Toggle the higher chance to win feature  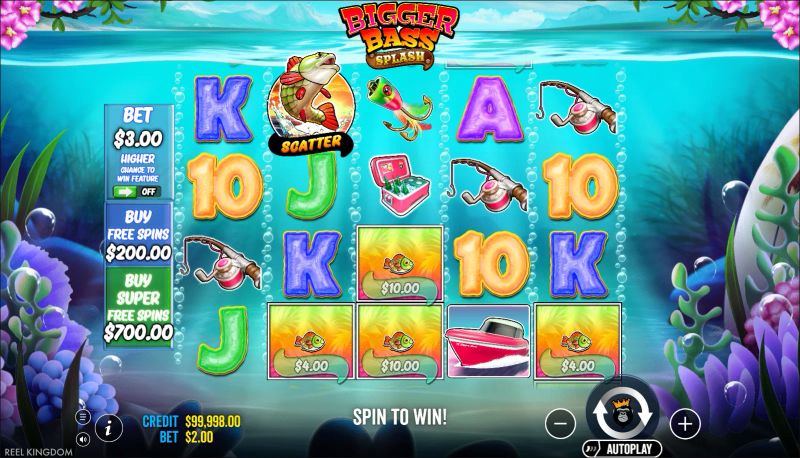pos(137,191)
